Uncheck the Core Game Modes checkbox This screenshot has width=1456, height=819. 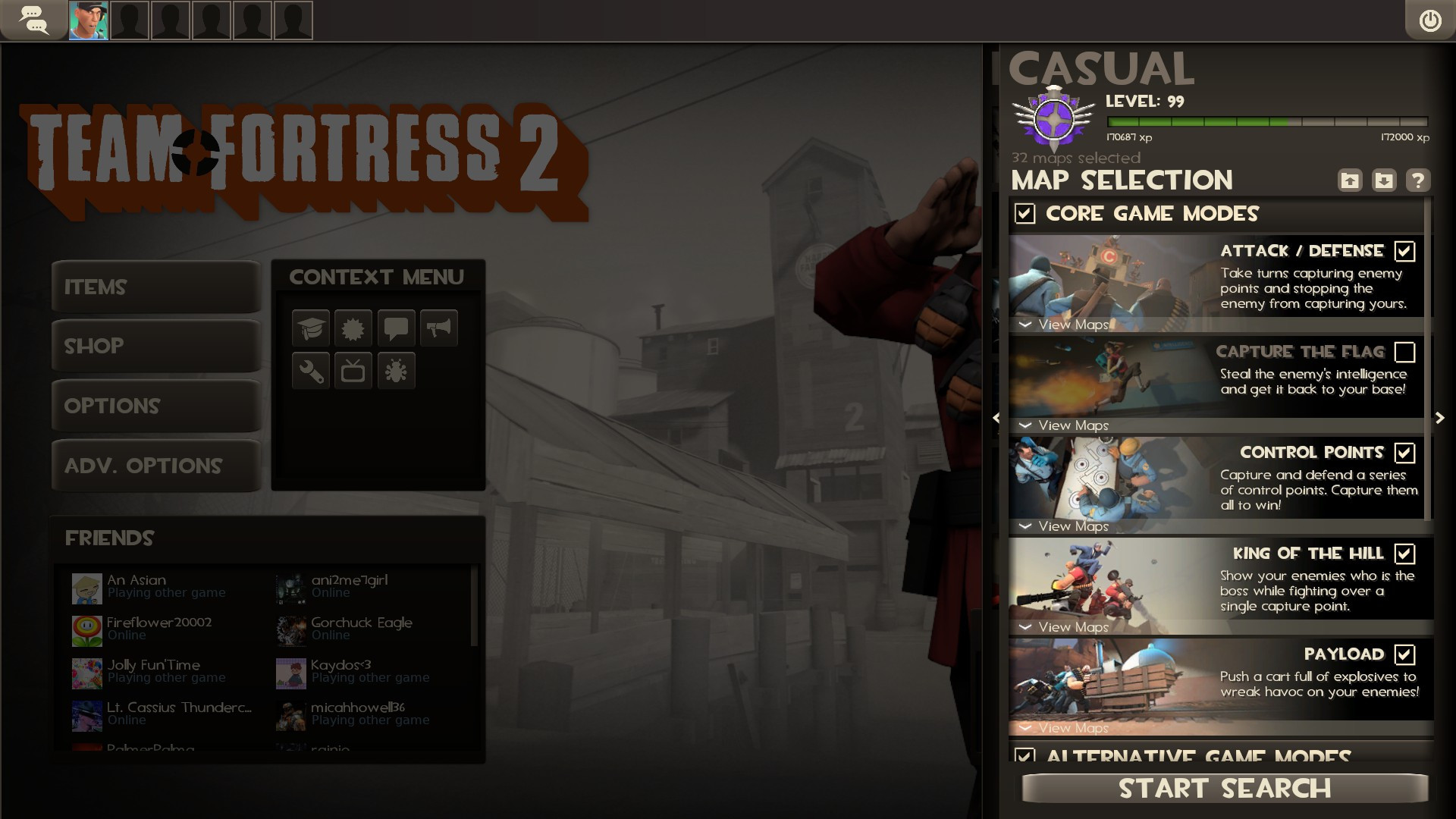1025,215
